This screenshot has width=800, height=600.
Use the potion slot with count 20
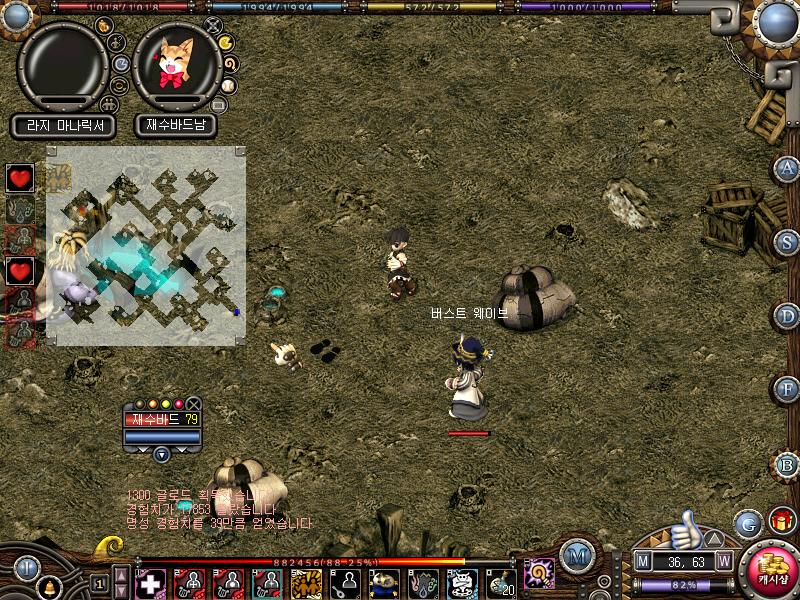click(x=500, y=582)
